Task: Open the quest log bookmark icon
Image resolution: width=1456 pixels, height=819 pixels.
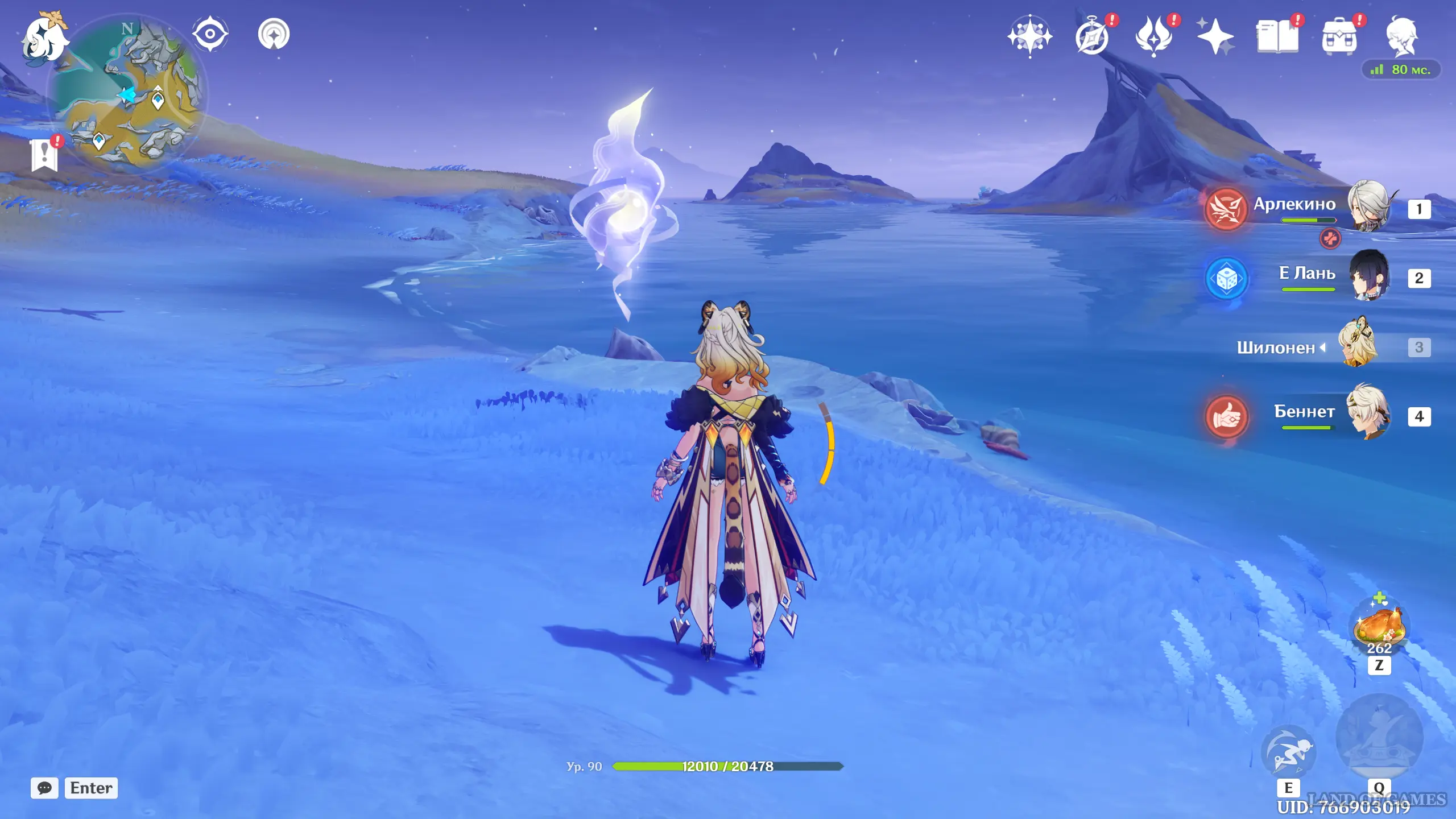Action: pyautogui.click(x=45, y=154)
